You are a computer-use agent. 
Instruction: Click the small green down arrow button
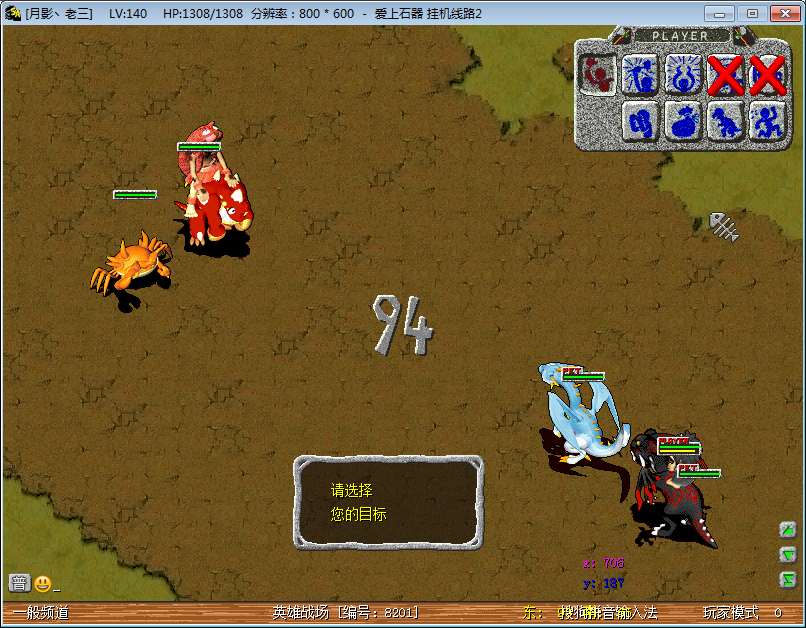[x=788, y=555]
